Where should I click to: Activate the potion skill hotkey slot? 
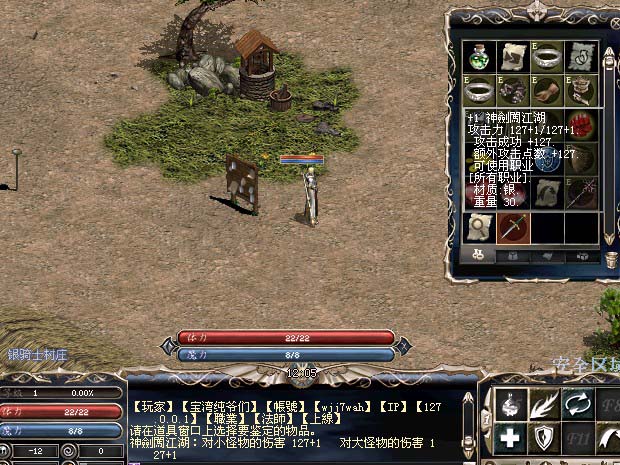pyautogui.click(x=512, y=402)
